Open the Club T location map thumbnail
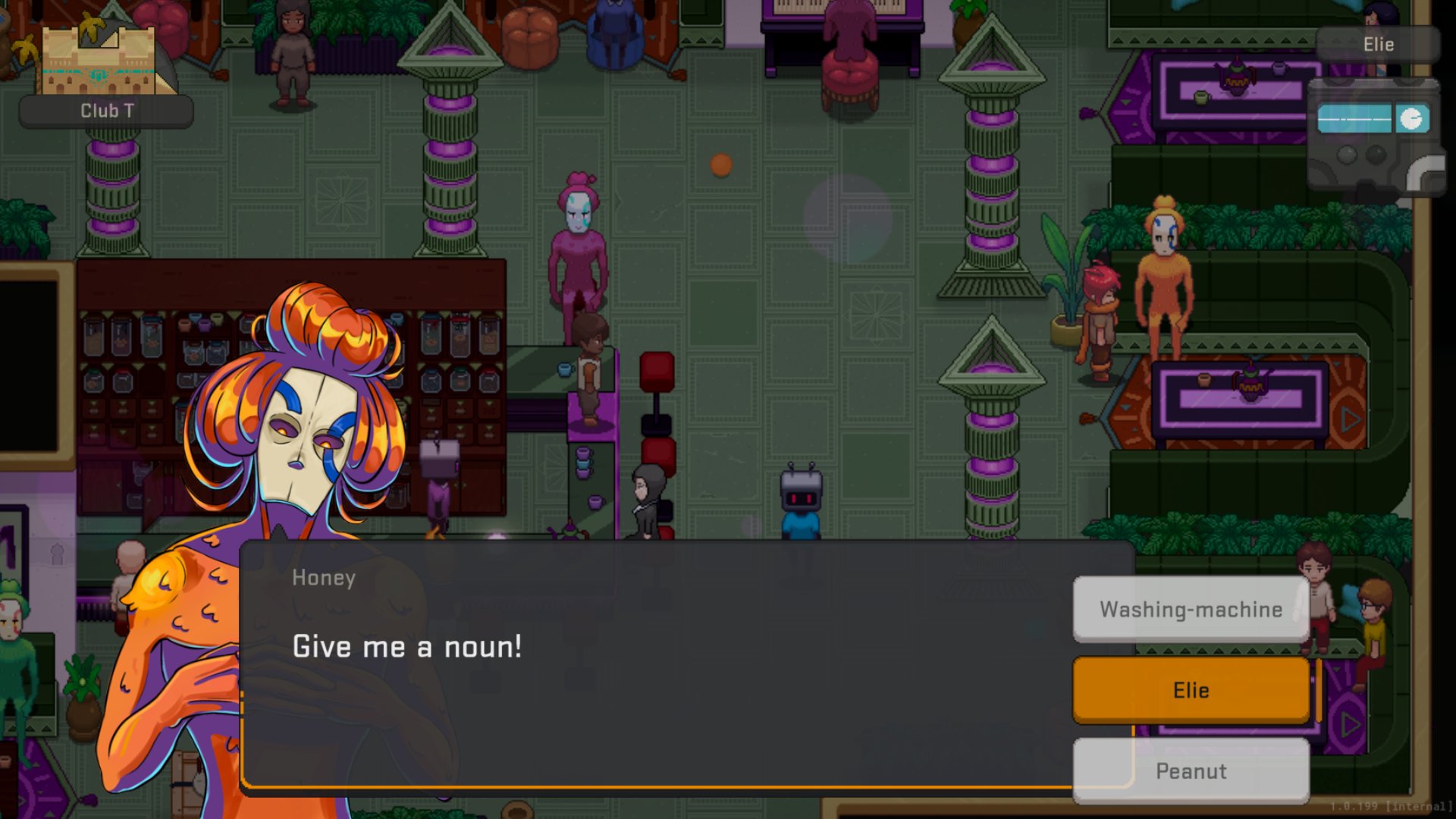The width and height of the screenshot is (1456, 819). click(x=99, y=61)
